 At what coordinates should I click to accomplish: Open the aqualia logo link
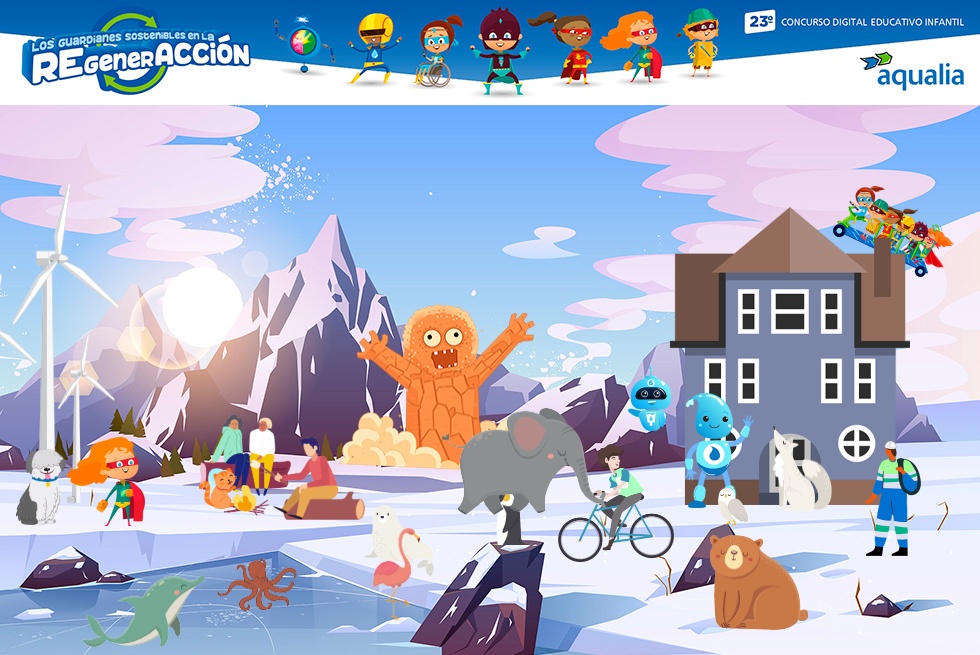coord(911,70)
